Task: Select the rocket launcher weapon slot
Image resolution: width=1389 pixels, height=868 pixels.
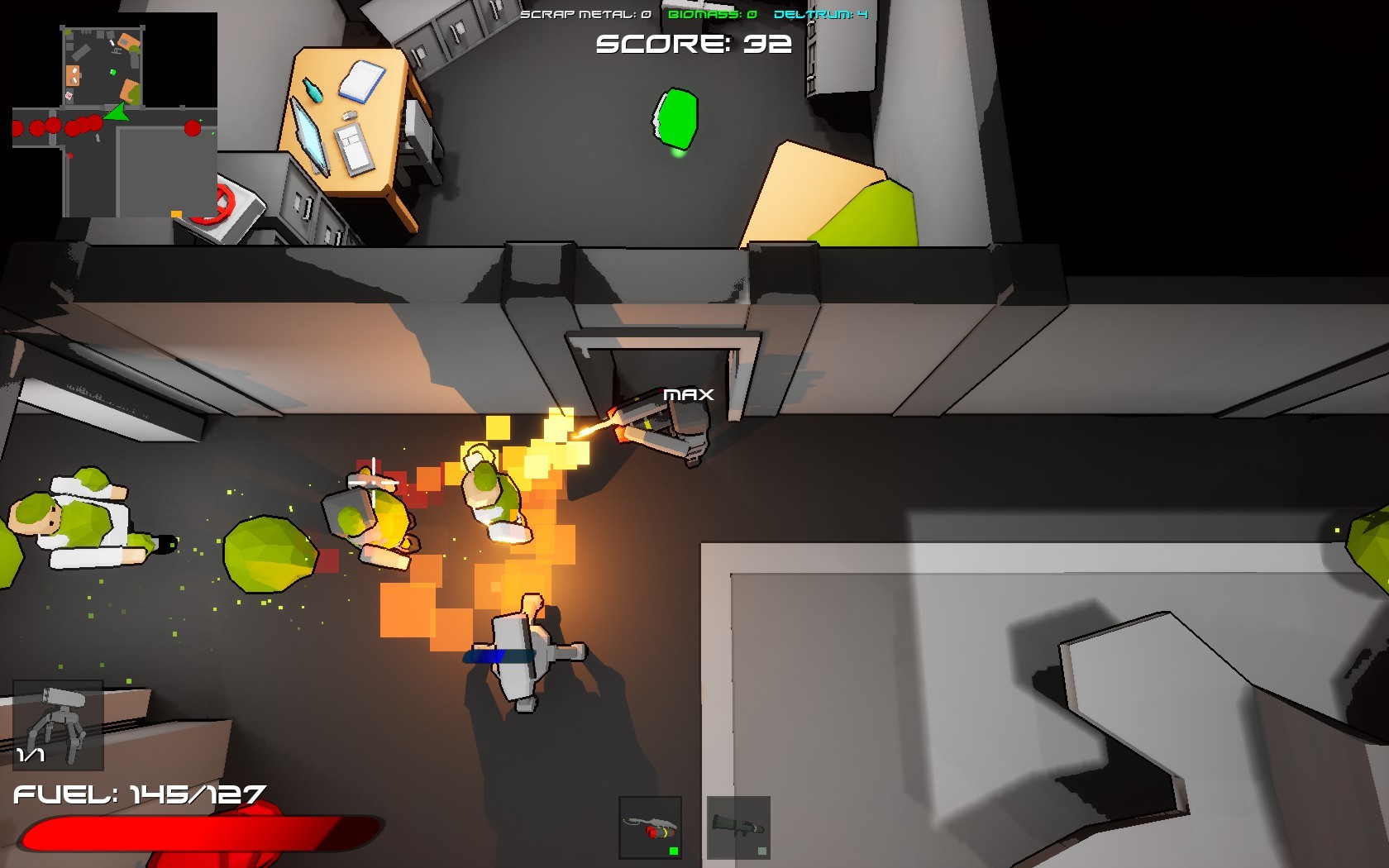Action: pos(738,827)
